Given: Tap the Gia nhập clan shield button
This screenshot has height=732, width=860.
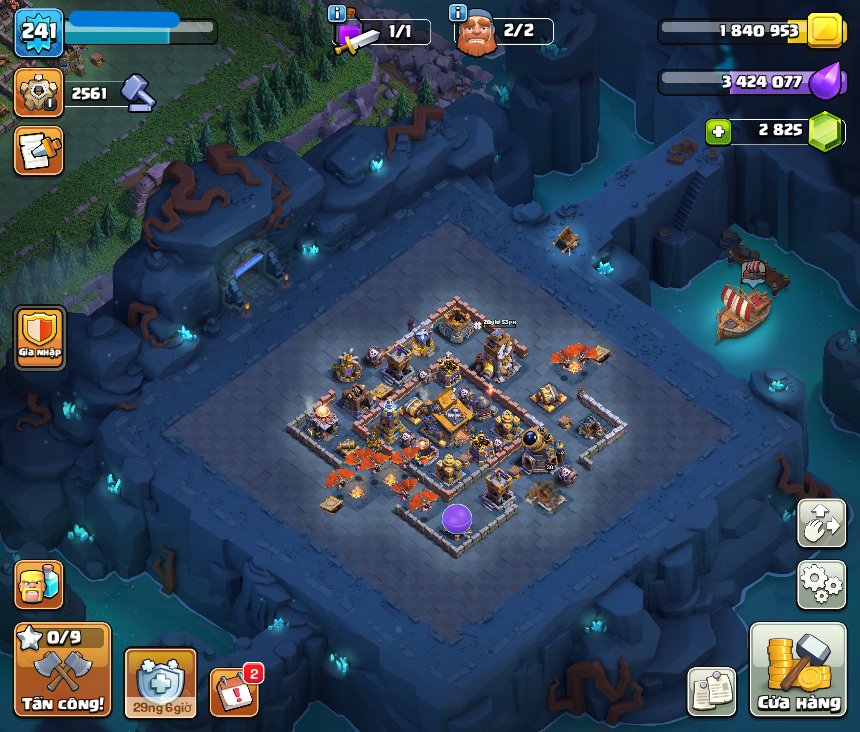Looking at the screenshot, I should pos(40,337).
